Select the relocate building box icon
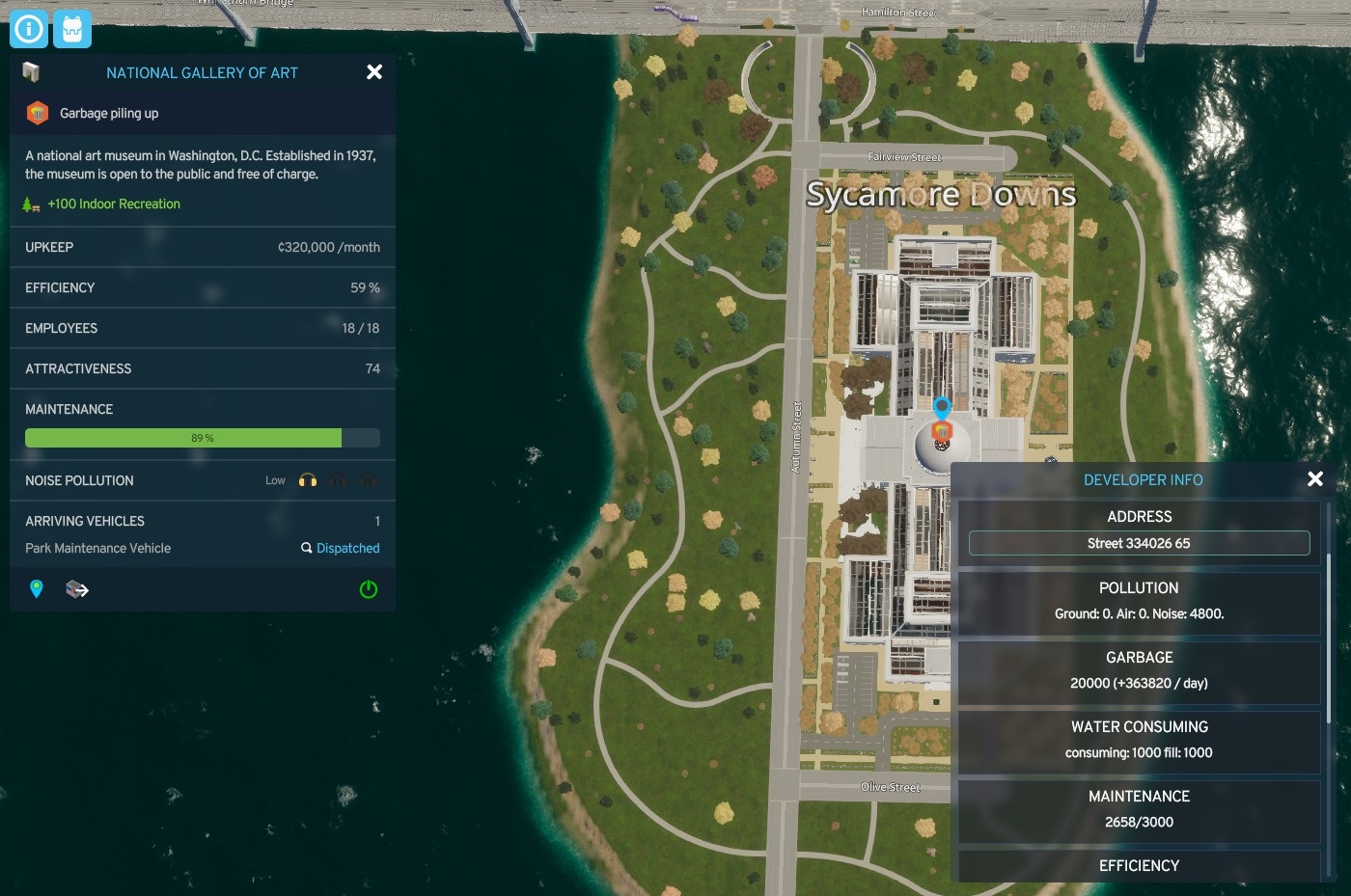The image size is (1351, 896). pos(75,588)
